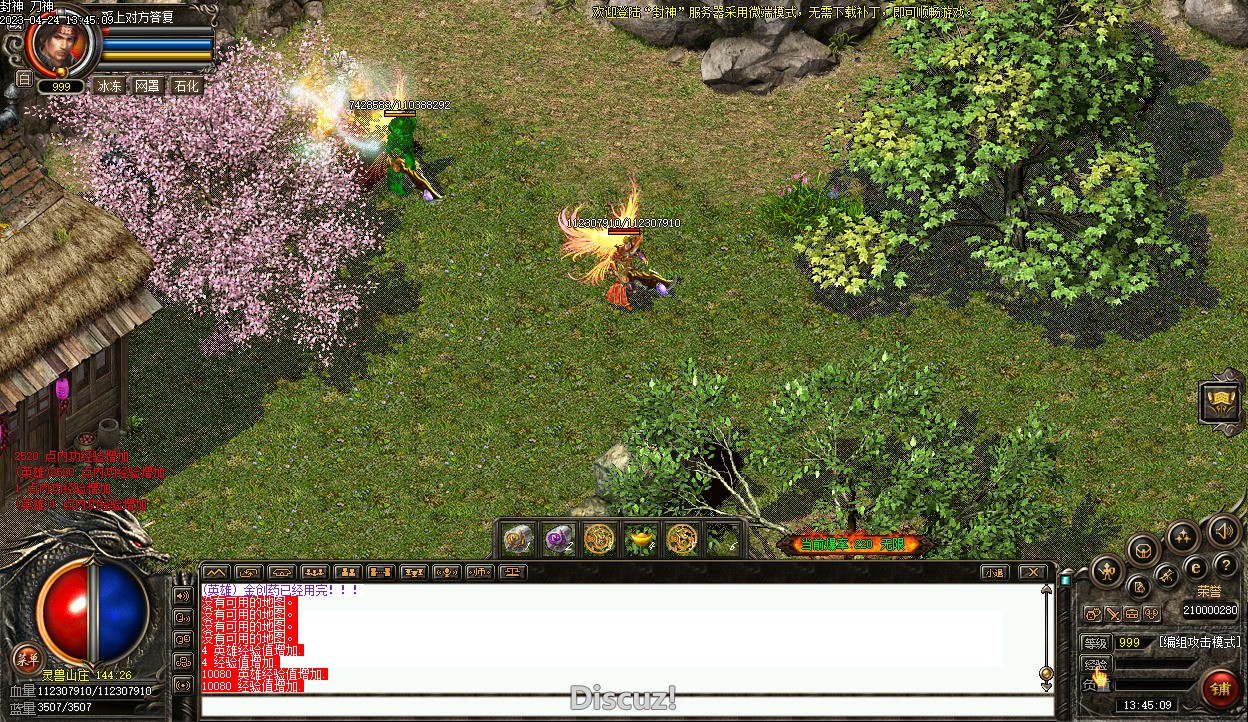Click the round 'e' icon button
Image resolution: width=1248 pixels, height=722 pixels.
[x=1195, y=568]
